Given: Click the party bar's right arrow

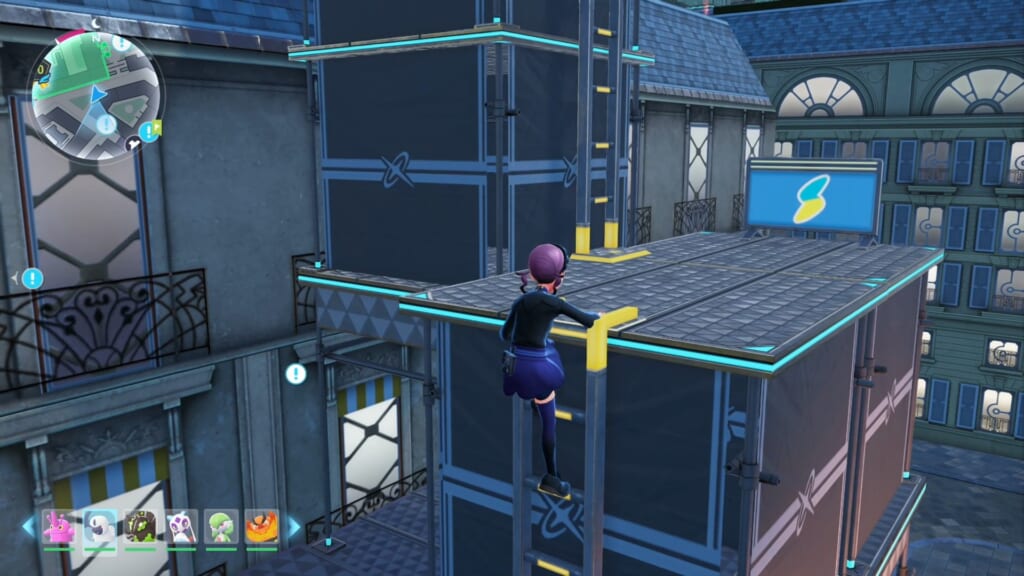Looking at the screenshot, I should [294, 526].
